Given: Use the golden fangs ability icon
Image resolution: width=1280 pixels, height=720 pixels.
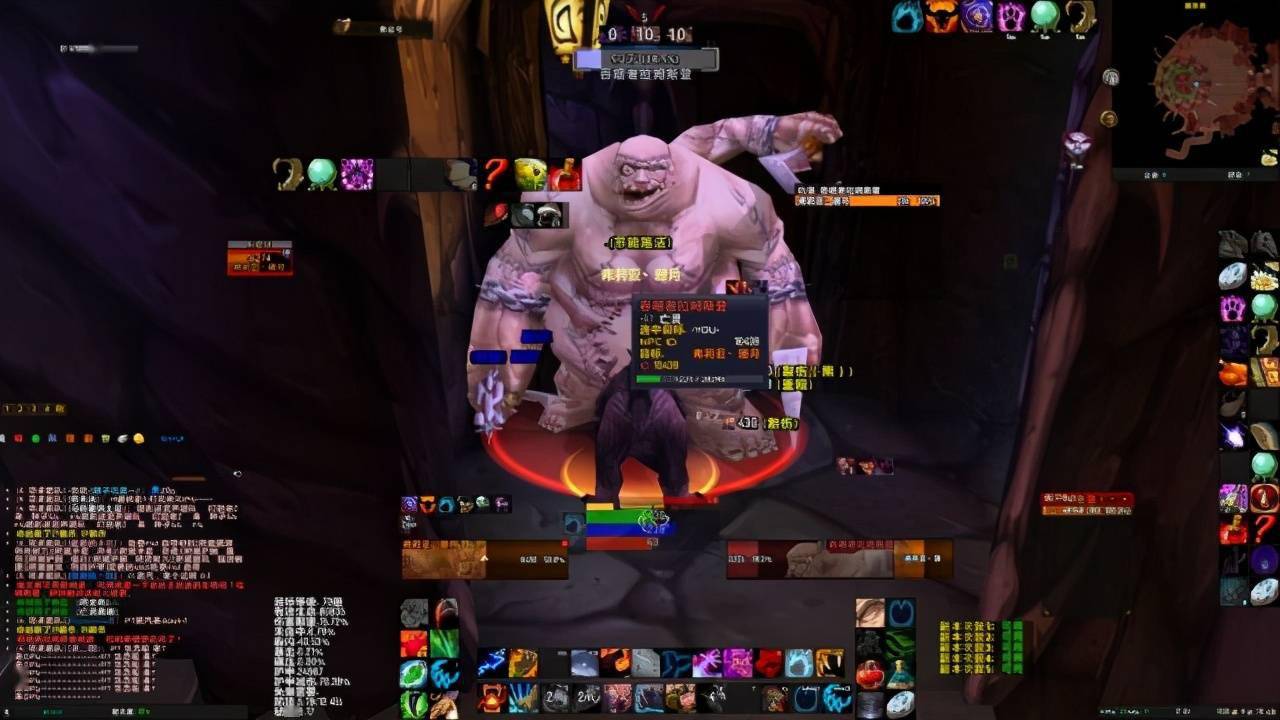Looking at the screenshot, I should [x=830, y=663].
